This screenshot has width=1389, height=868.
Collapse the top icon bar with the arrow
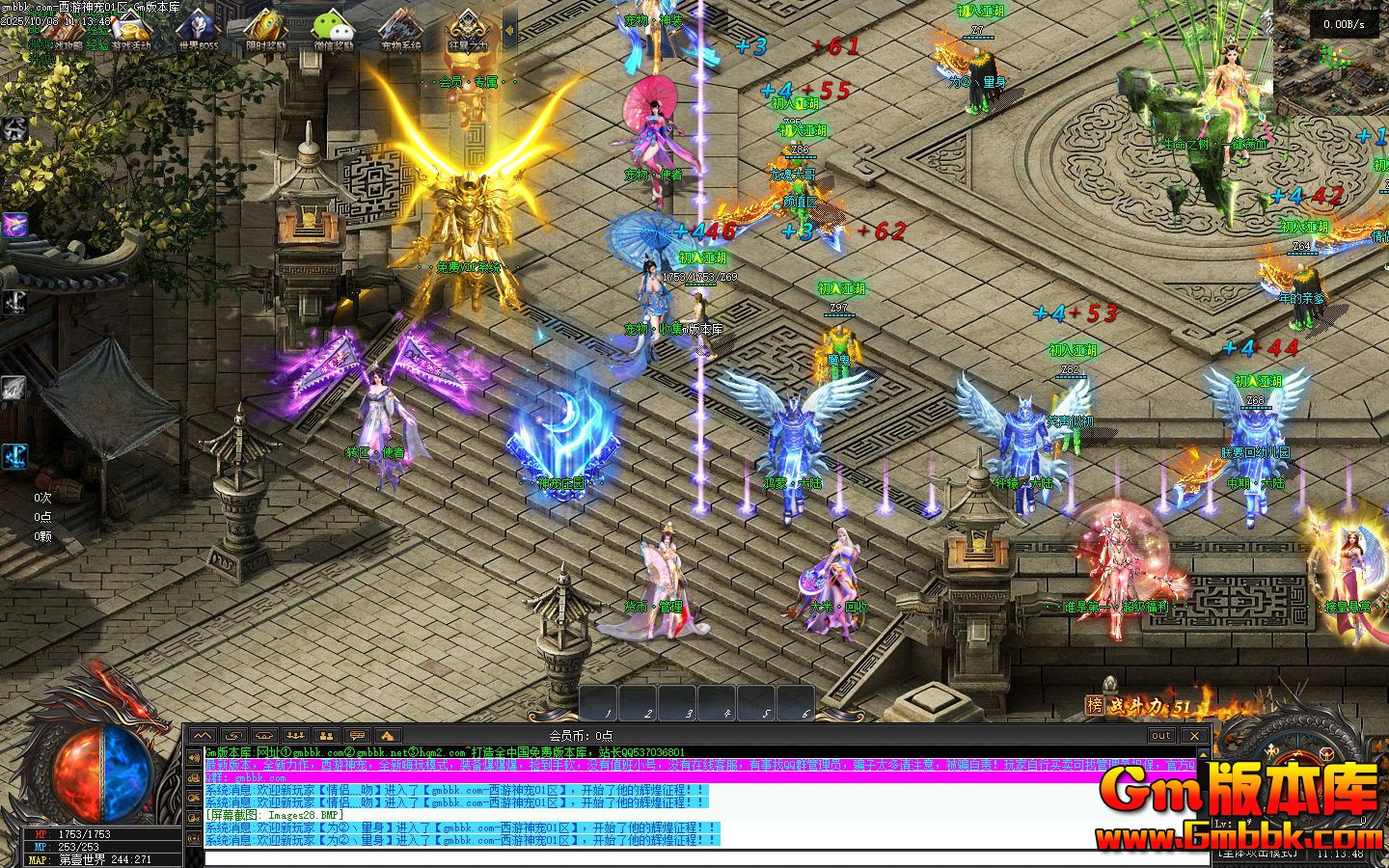tap(509, 31)
